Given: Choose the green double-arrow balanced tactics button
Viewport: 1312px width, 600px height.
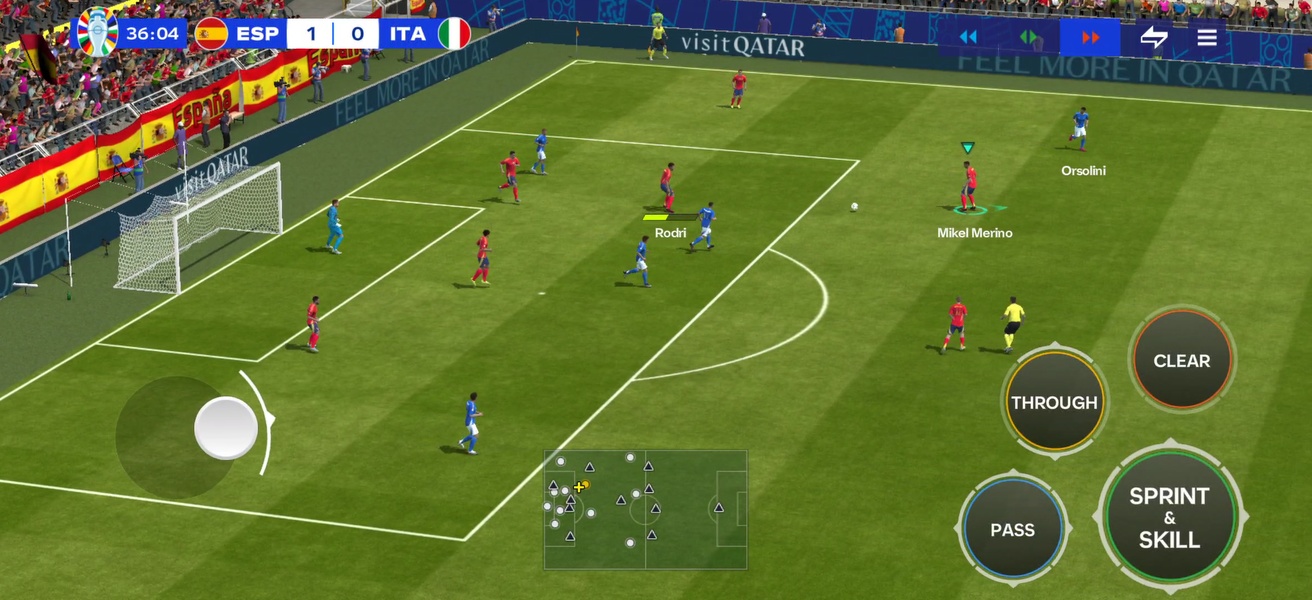Looking at the screenshot, I should (x=1029, y=38).
